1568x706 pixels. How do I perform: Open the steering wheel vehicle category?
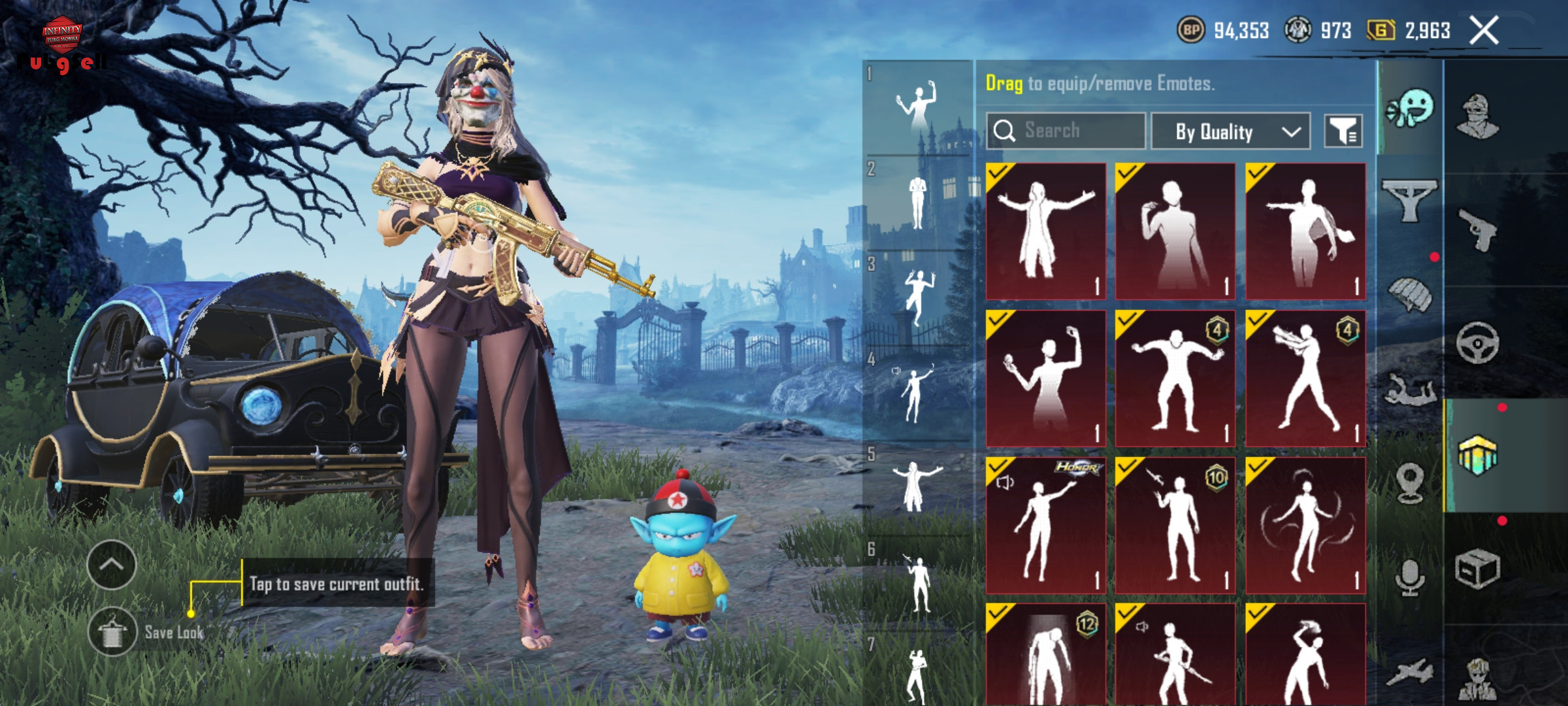click(1477, 343)
